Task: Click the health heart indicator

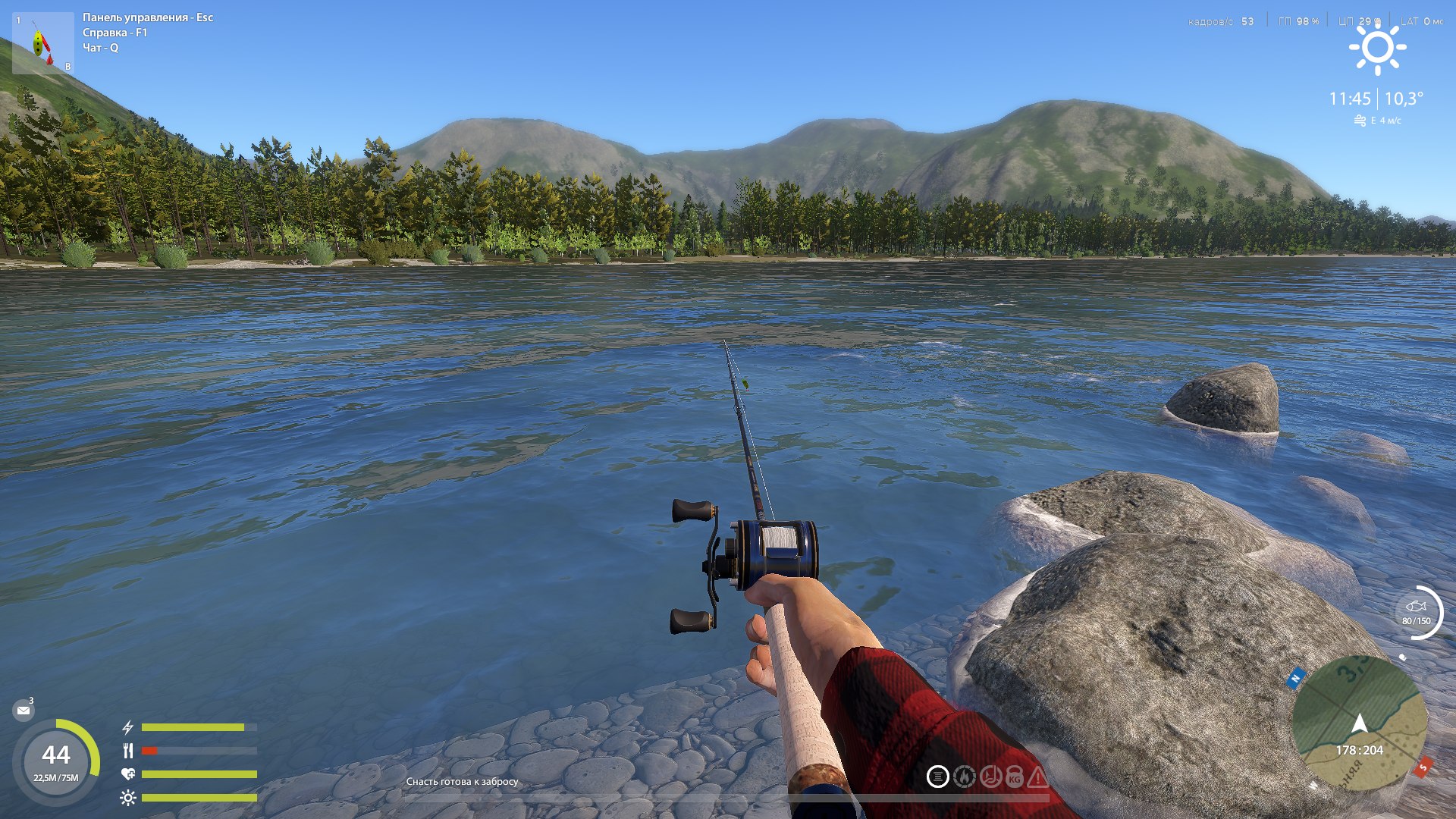Action: point(129,773)
